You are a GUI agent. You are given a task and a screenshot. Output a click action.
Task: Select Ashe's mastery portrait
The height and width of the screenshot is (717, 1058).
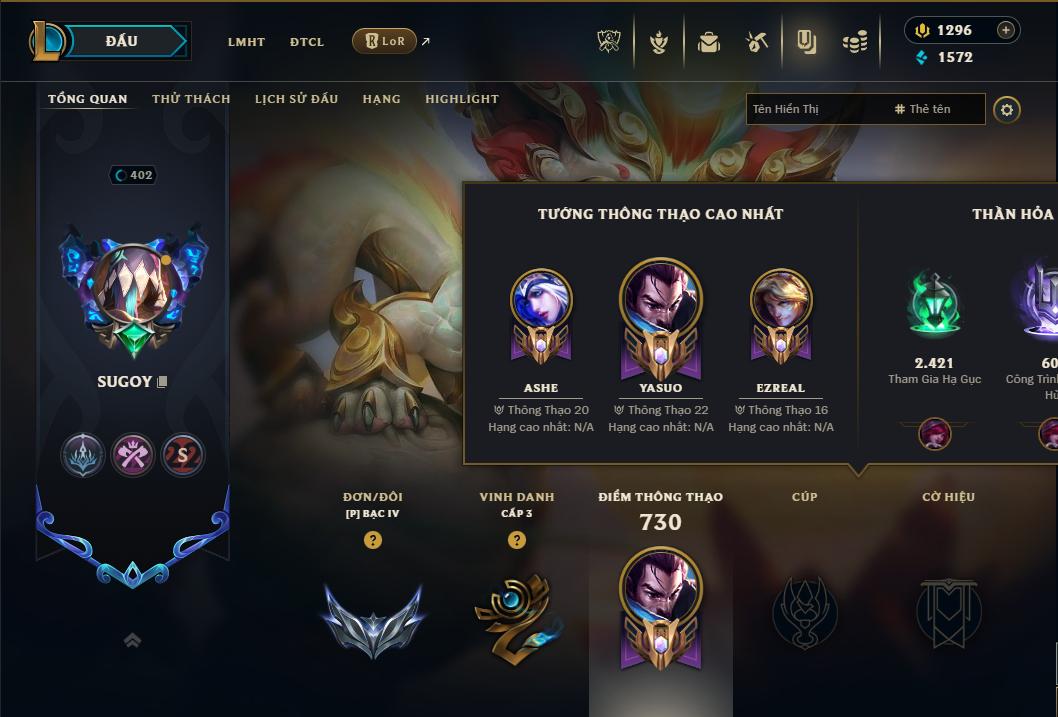click(541, 311)
